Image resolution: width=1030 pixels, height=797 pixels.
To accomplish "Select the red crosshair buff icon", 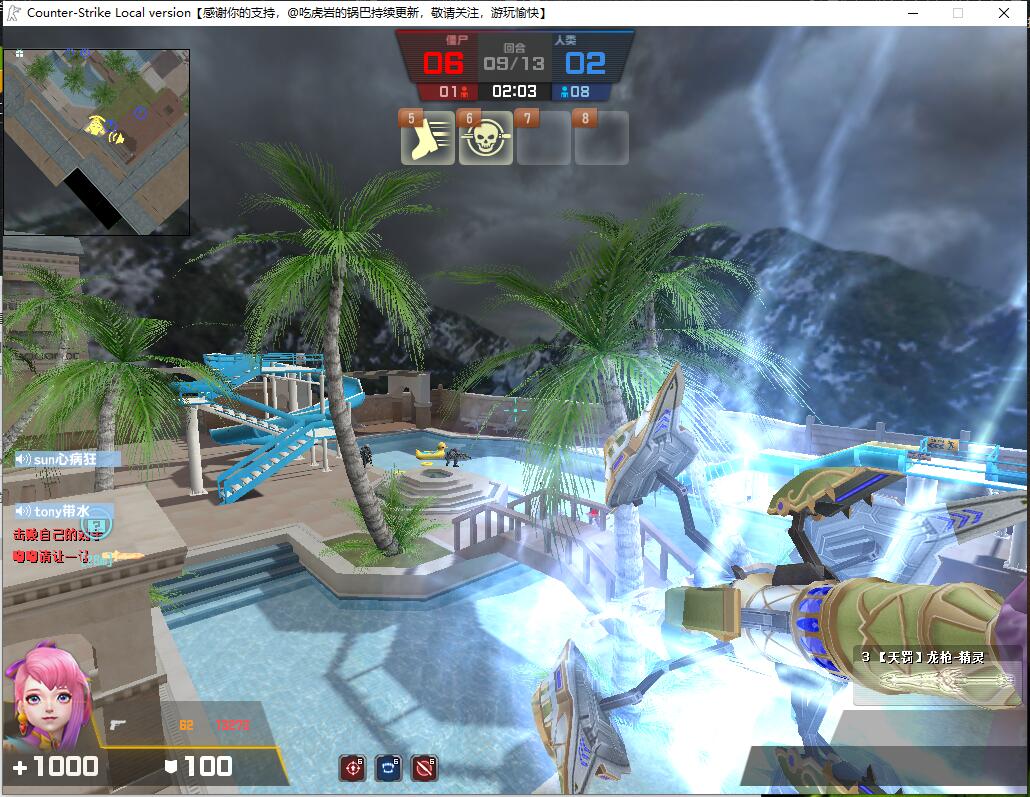I will coord(352,768).
